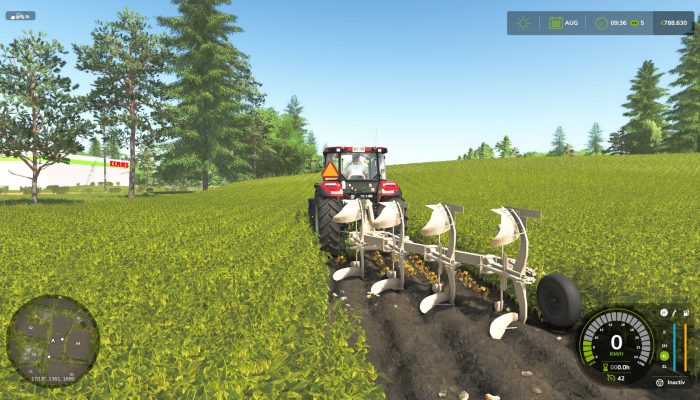Open the calendar showing AUG
This screenshot has width=700, height=400.
coord(556,22)
